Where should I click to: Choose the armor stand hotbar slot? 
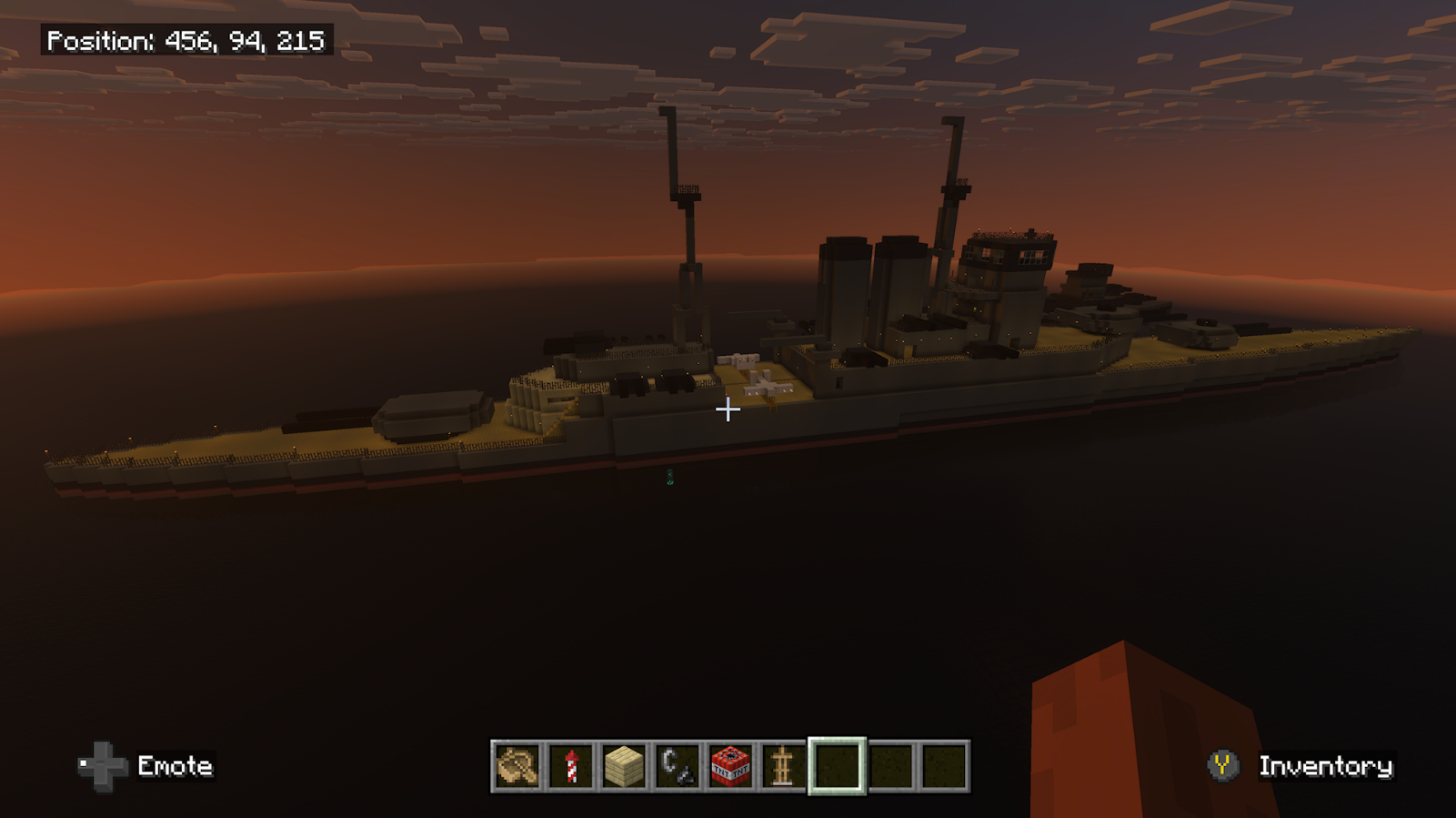tap(783, 766)
